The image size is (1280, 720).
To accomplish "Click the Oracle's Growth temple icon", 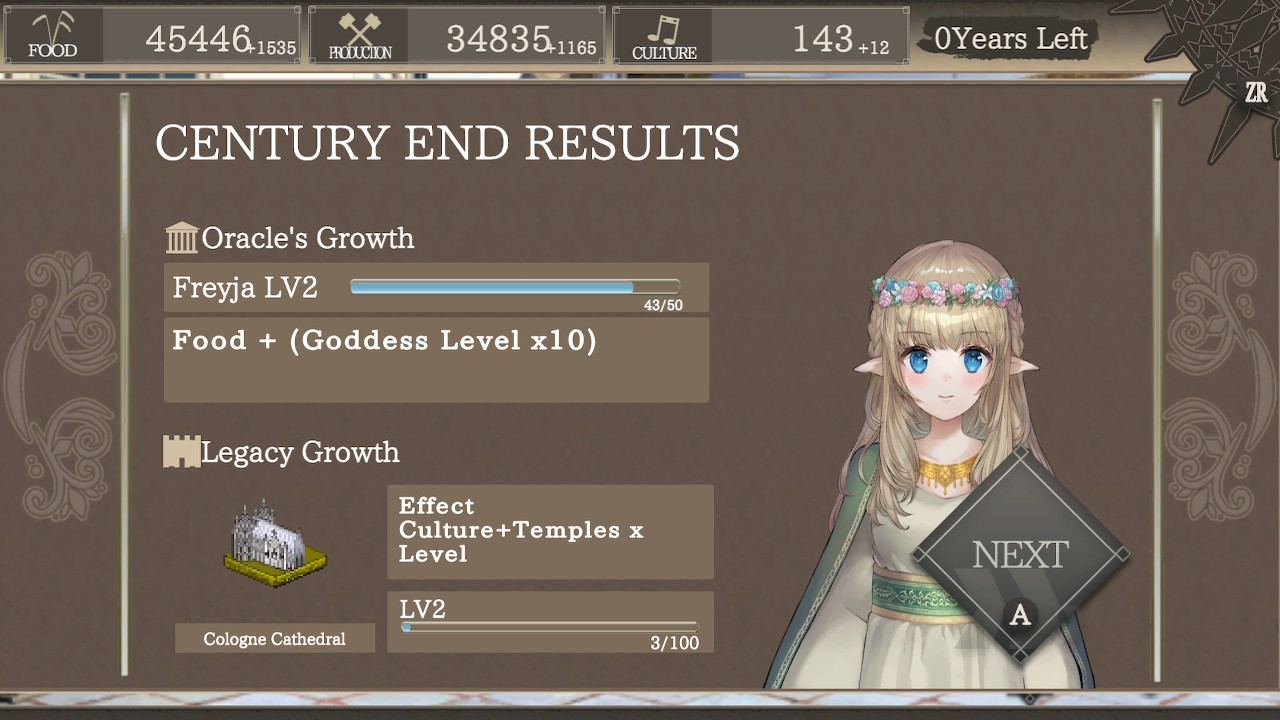I will pos(182,237).
